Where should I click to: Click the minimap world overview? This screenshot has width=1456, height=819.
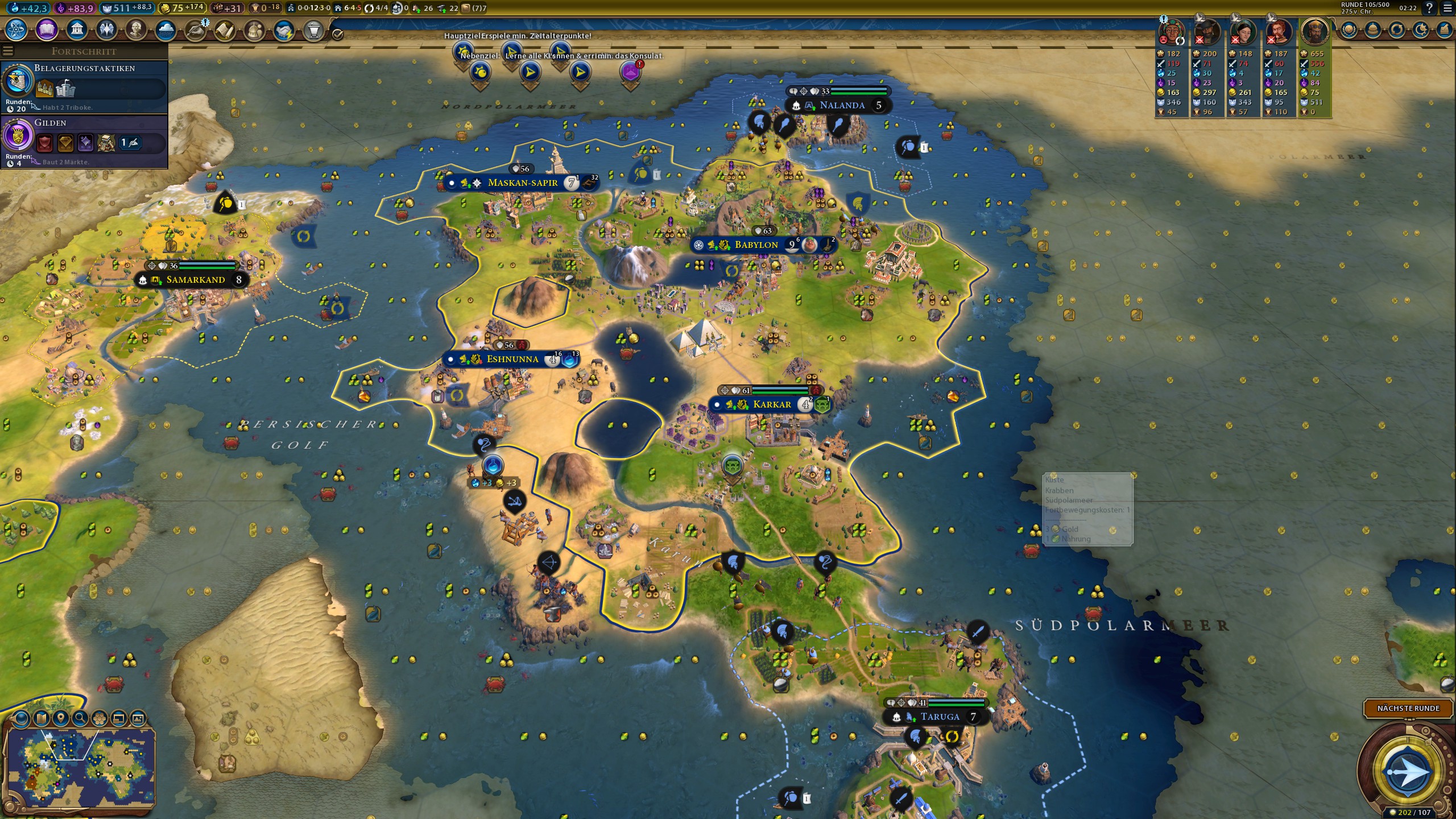[x=80, y=765]
